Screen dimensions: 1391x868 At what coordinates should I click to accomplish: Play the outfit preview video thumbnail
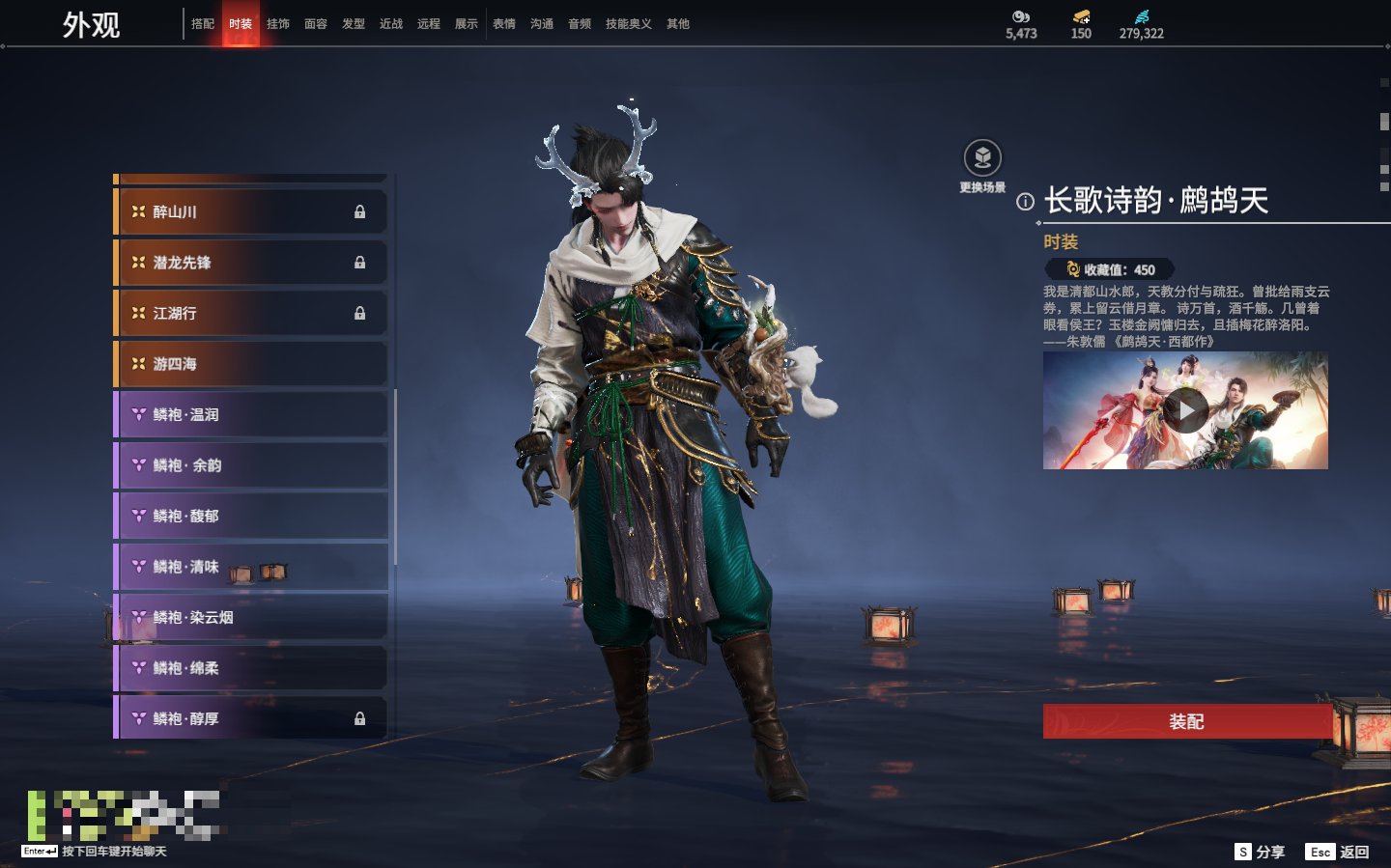(x=1185, y=411)
